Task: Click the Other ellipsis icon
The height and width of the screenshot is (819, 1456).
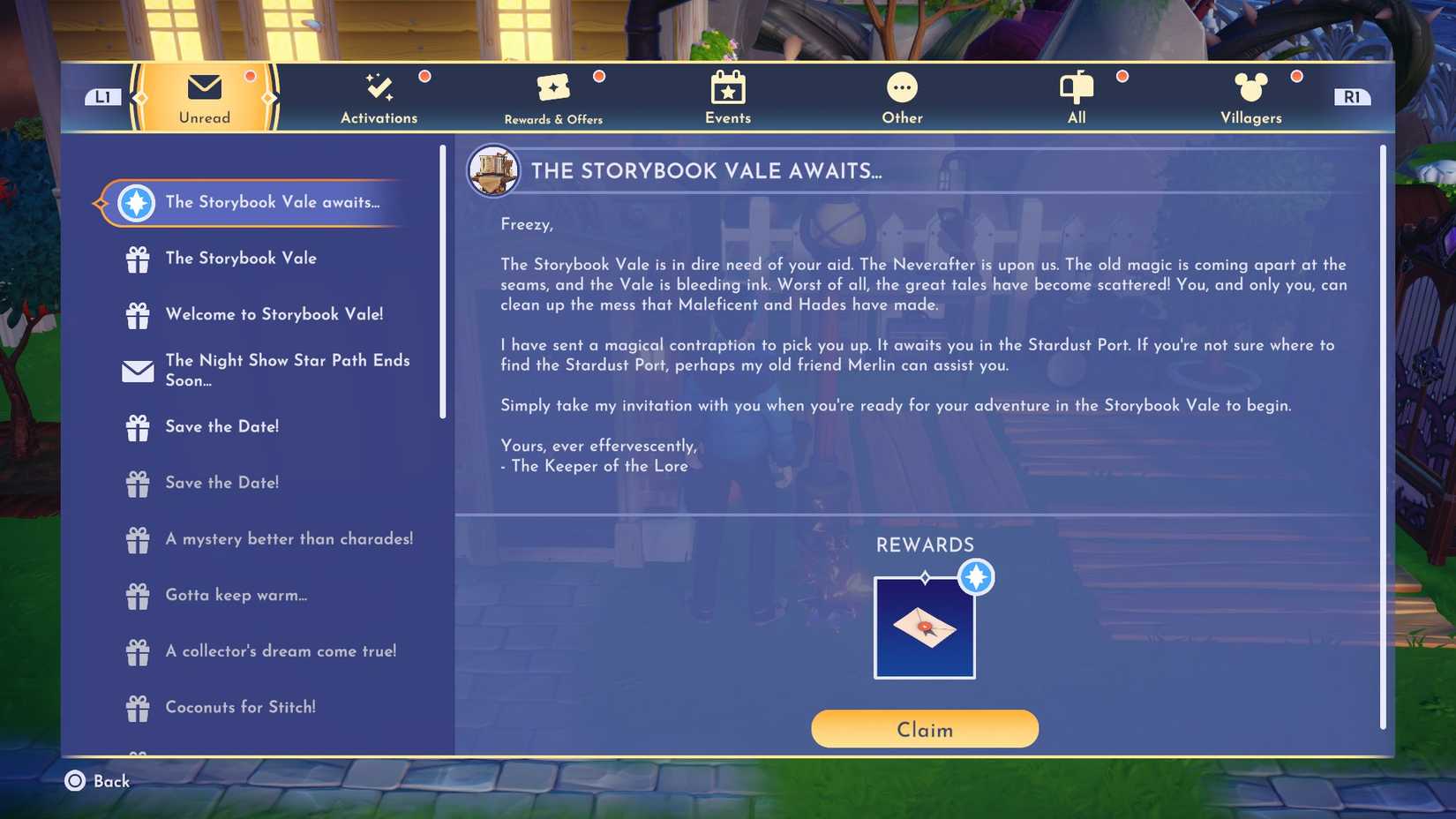Action: click(x=901, y=88)
